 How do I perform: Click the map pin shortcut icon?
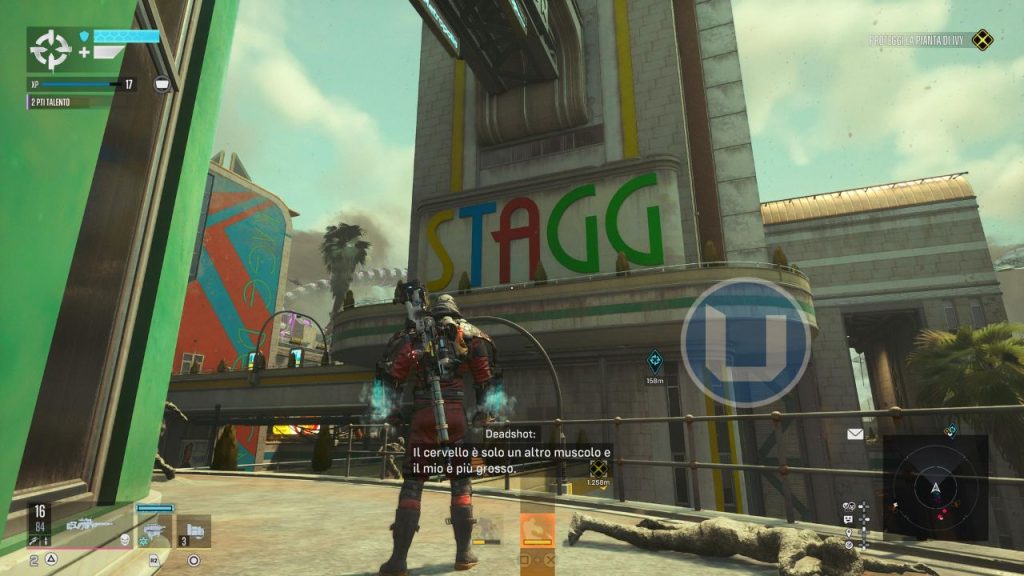click(849, 533)
